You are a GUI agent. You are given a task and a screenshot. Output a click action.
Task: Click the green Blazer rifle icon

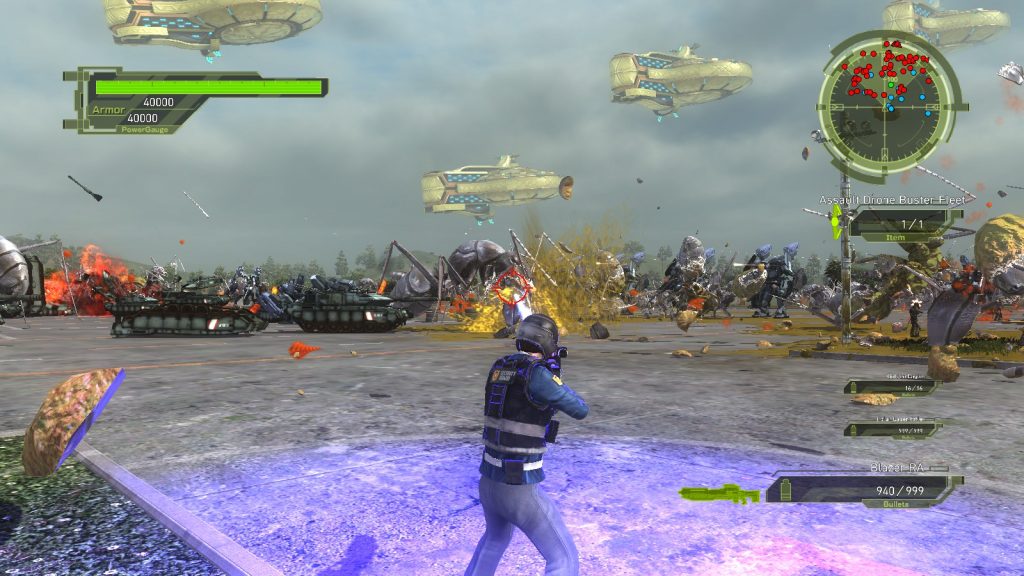pos(719,493)
